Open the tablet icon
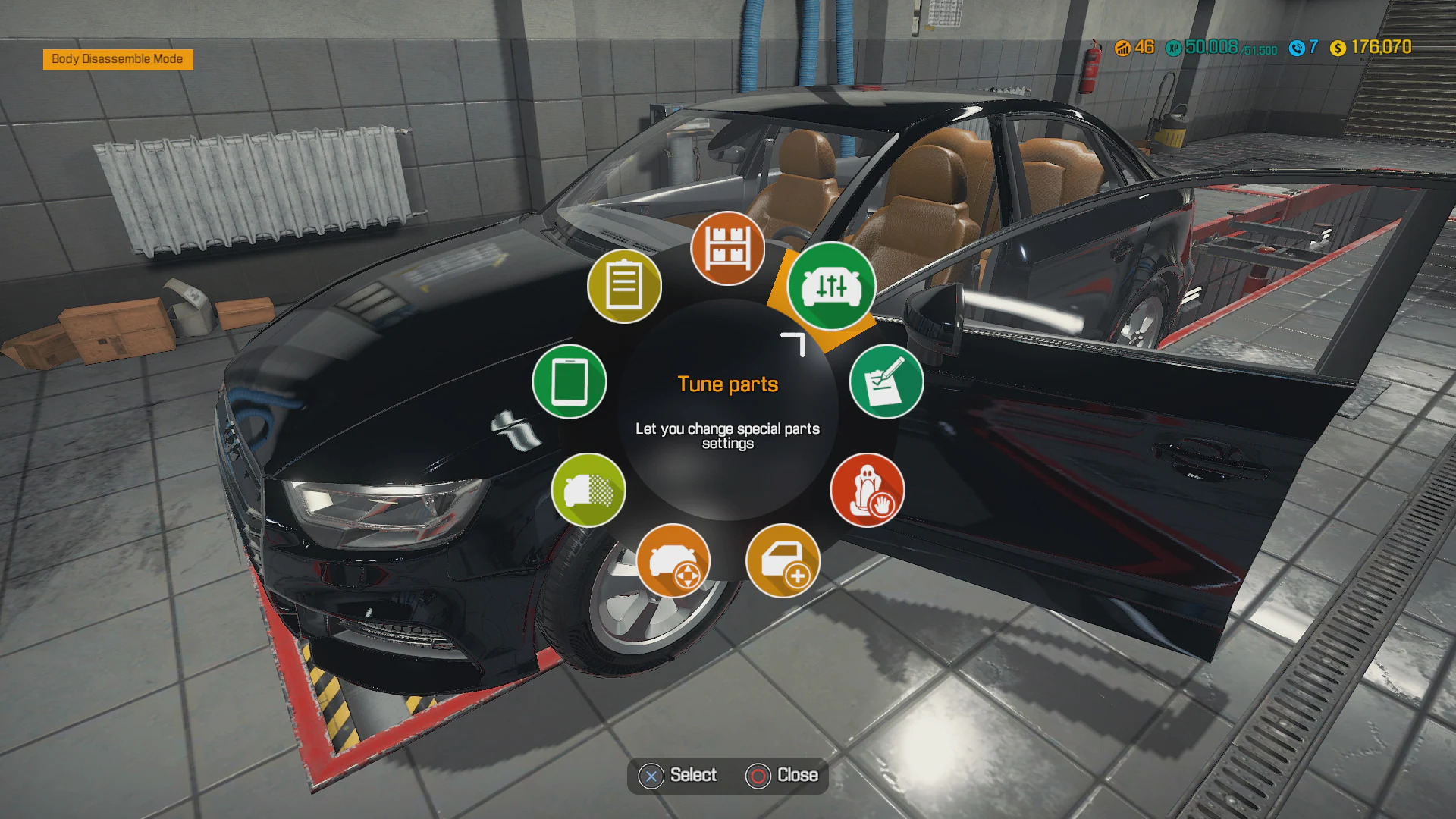Image resolution: width=1456 pixels, height=819 pixels. [x=570, y=382]
